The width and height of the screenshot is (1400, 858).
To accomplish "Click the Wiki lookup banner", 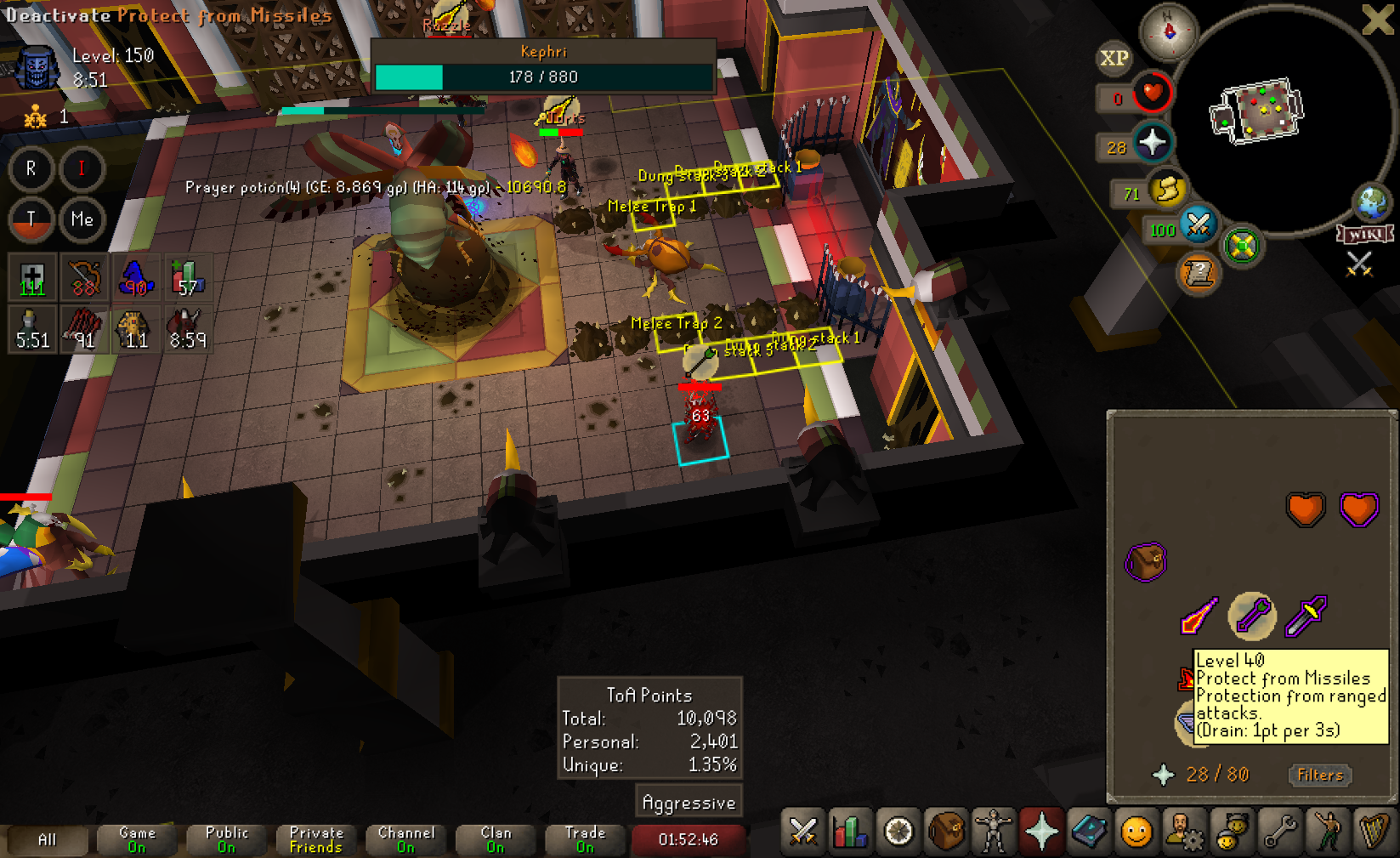I will [x=1365, y=234].
